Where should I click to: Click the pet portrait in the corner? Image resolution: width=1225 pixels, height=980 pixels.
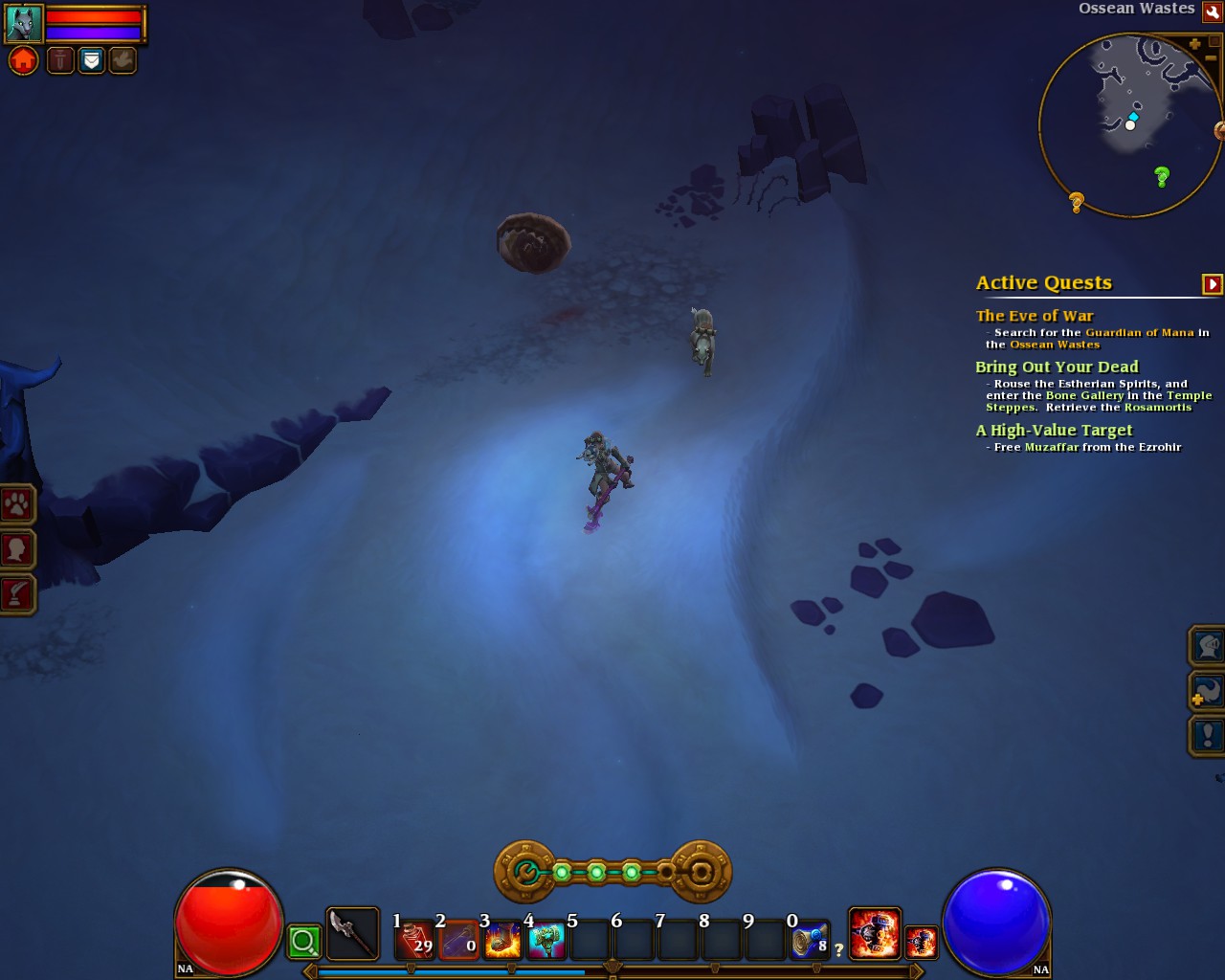[24, 23]
